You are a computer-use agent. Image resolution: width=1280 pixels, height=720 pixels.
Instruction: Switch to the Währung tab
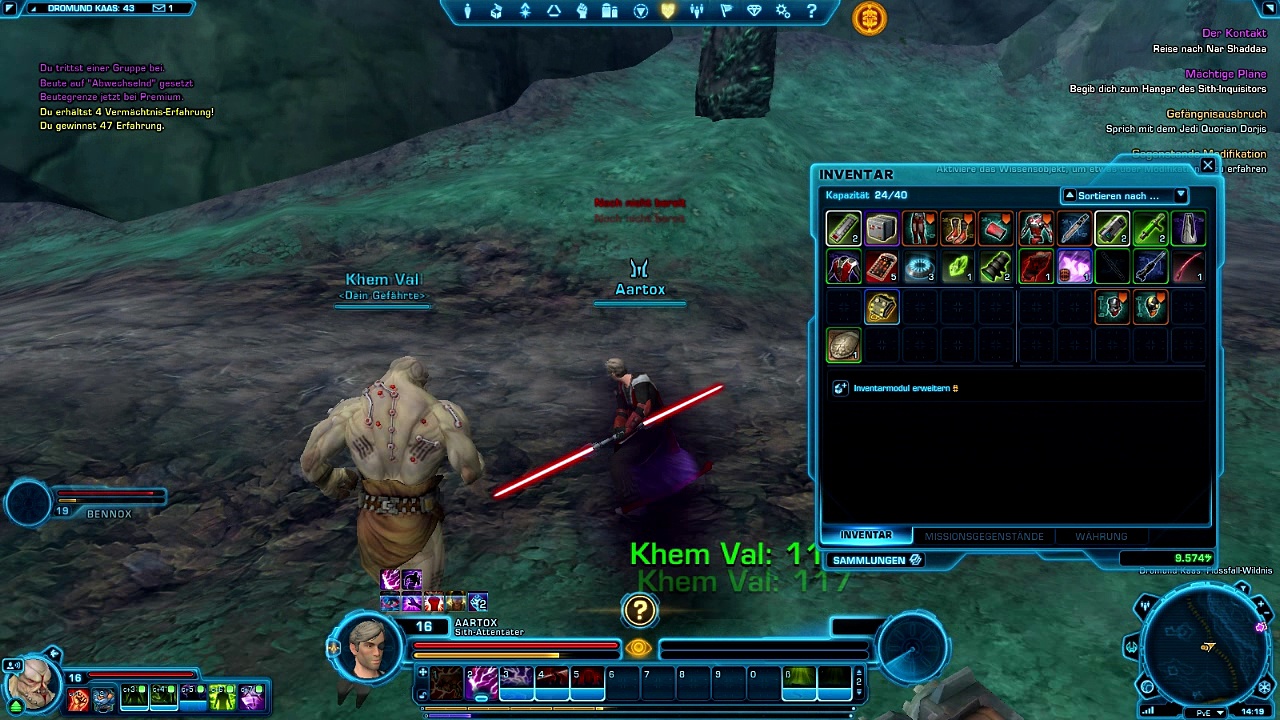[1100, 536]
